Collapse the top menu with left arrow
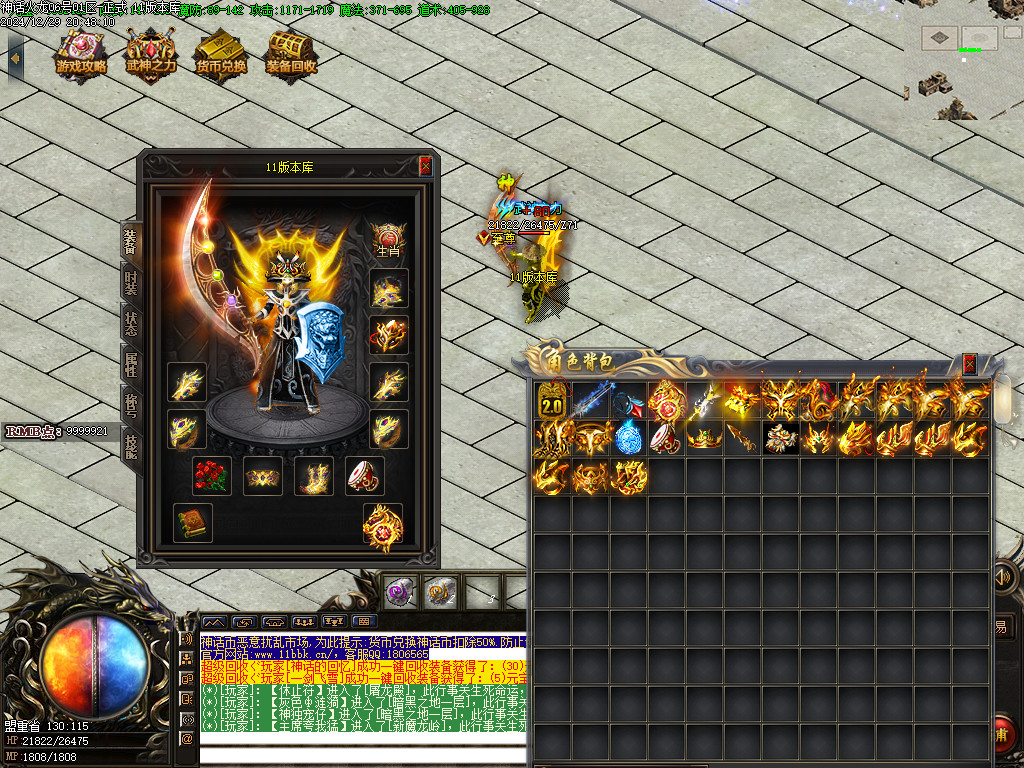This screenshot has height=768, width=1024. point(15,55)
